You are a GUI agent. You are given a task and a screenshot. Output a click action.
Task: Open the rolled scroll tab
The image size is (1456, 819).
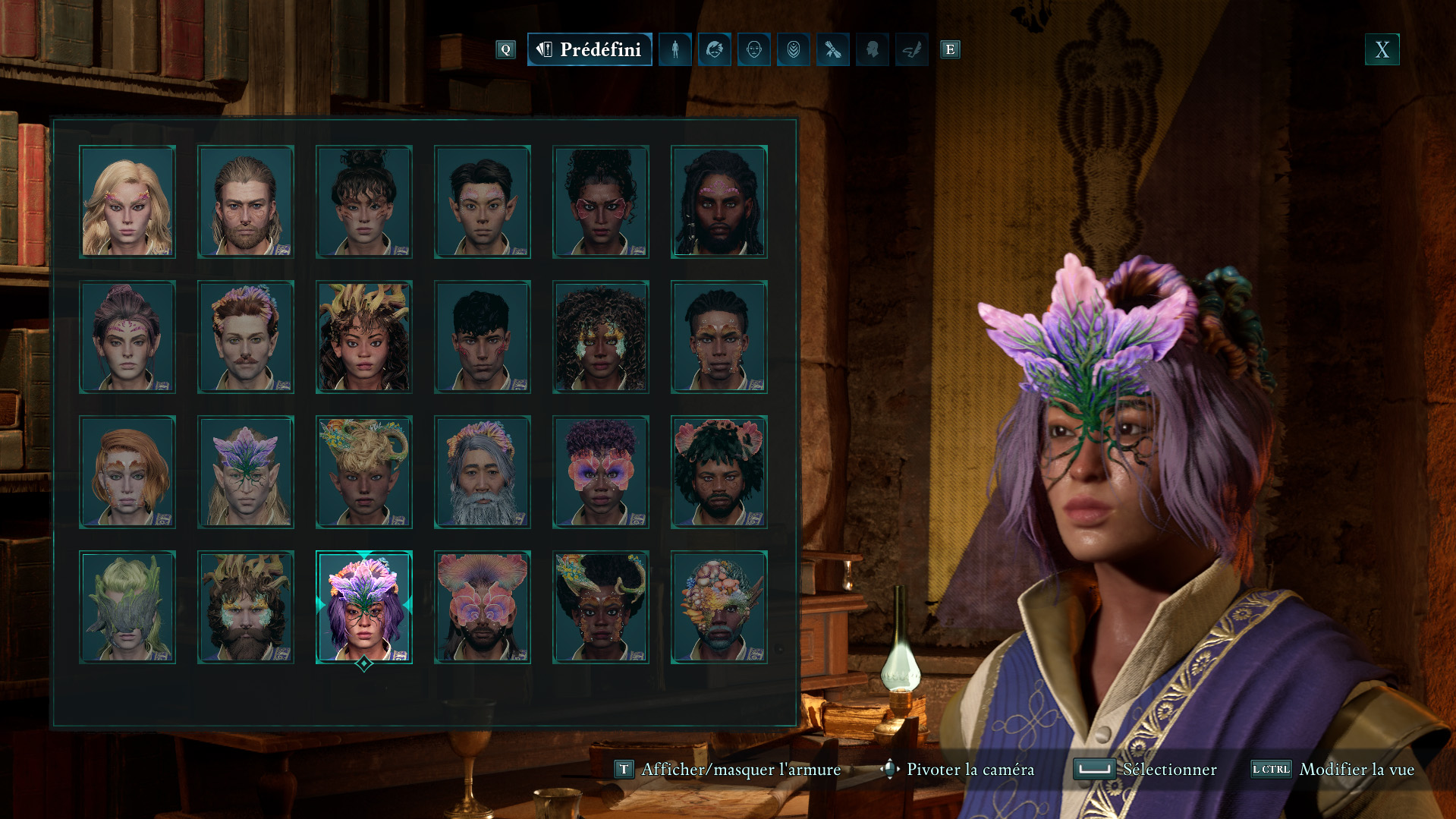[x=832, y=50]
